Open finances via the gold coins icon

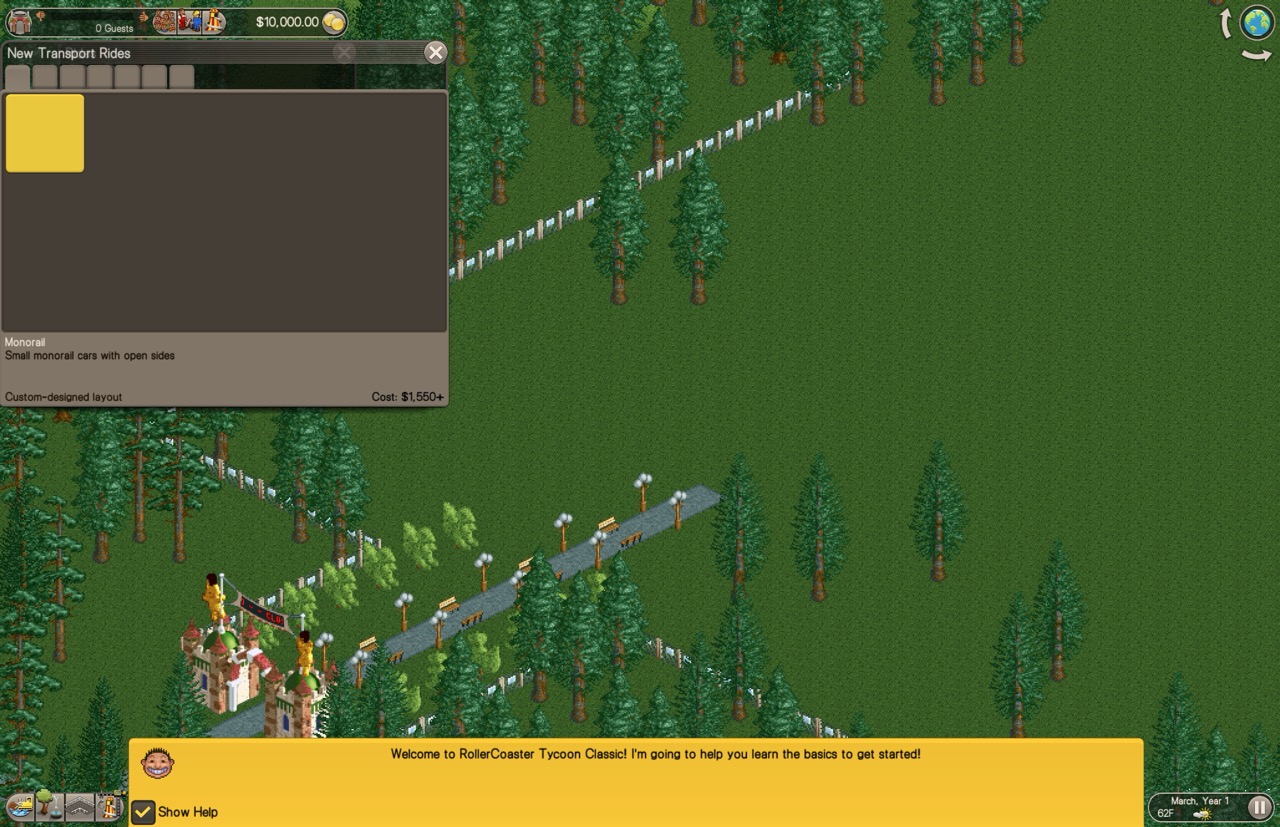tap(334, 22)
